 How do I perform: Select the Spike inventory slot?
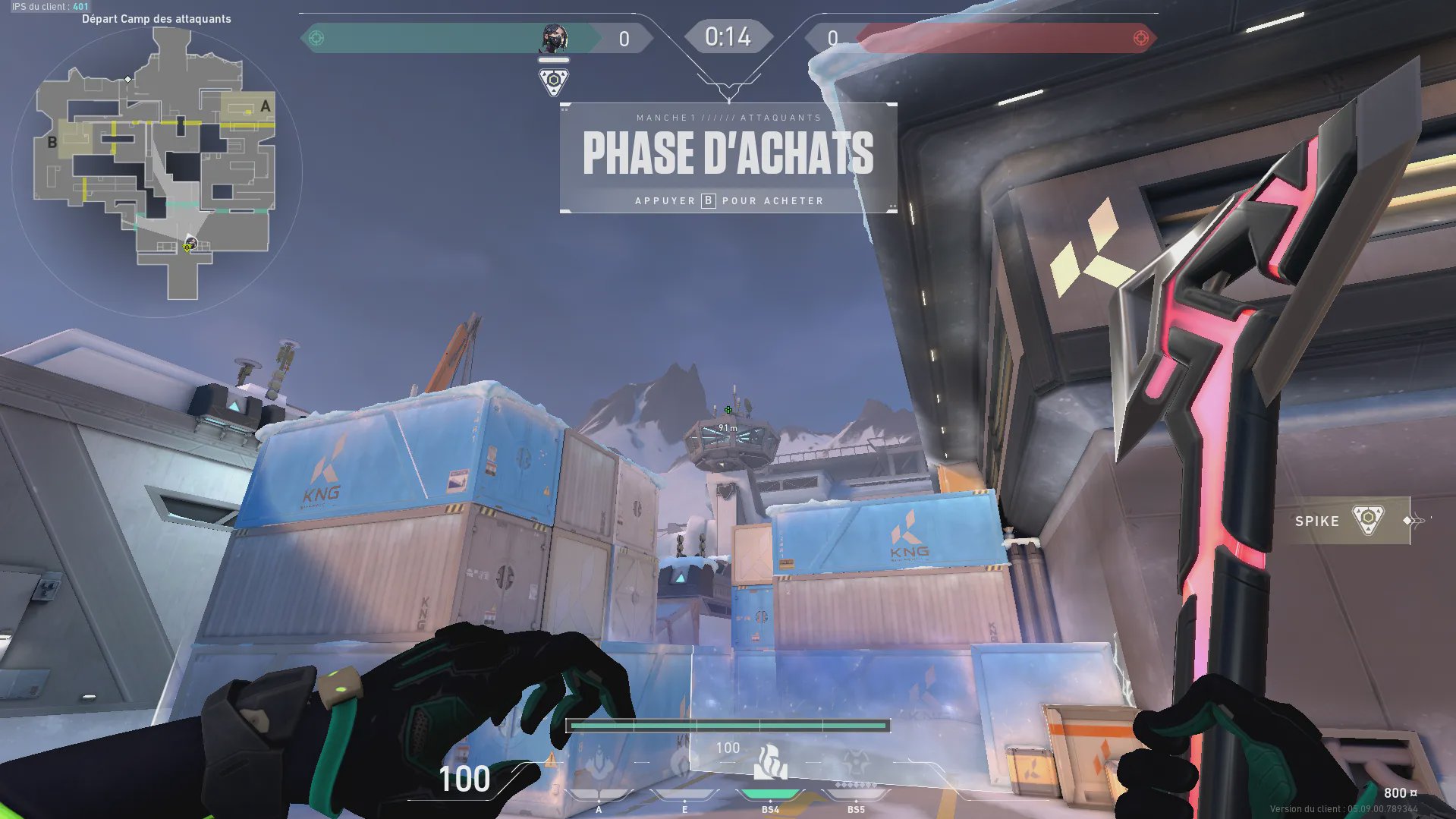pos(1343,521)
